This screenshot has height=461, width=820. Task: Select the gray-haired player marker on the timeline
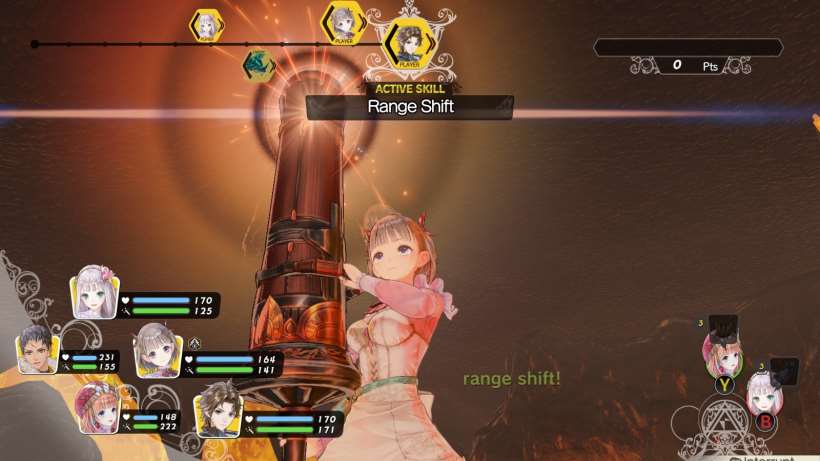click(344, 22)
